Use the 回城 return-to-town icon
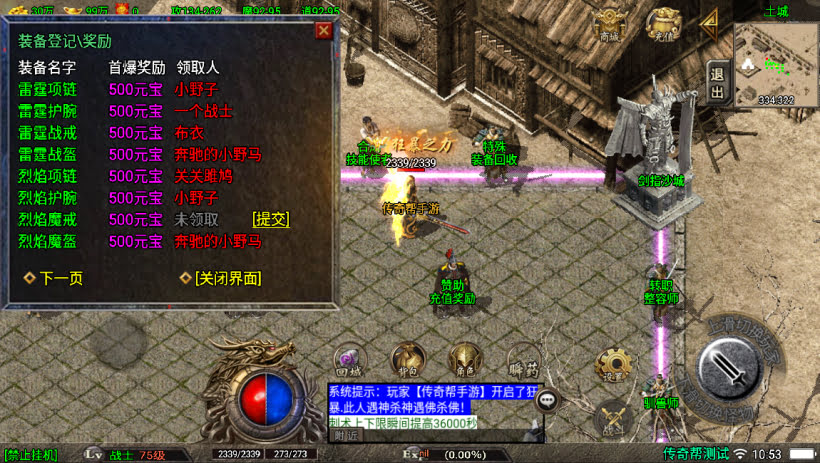The image size is (820, 463). (x=349, y=359)
